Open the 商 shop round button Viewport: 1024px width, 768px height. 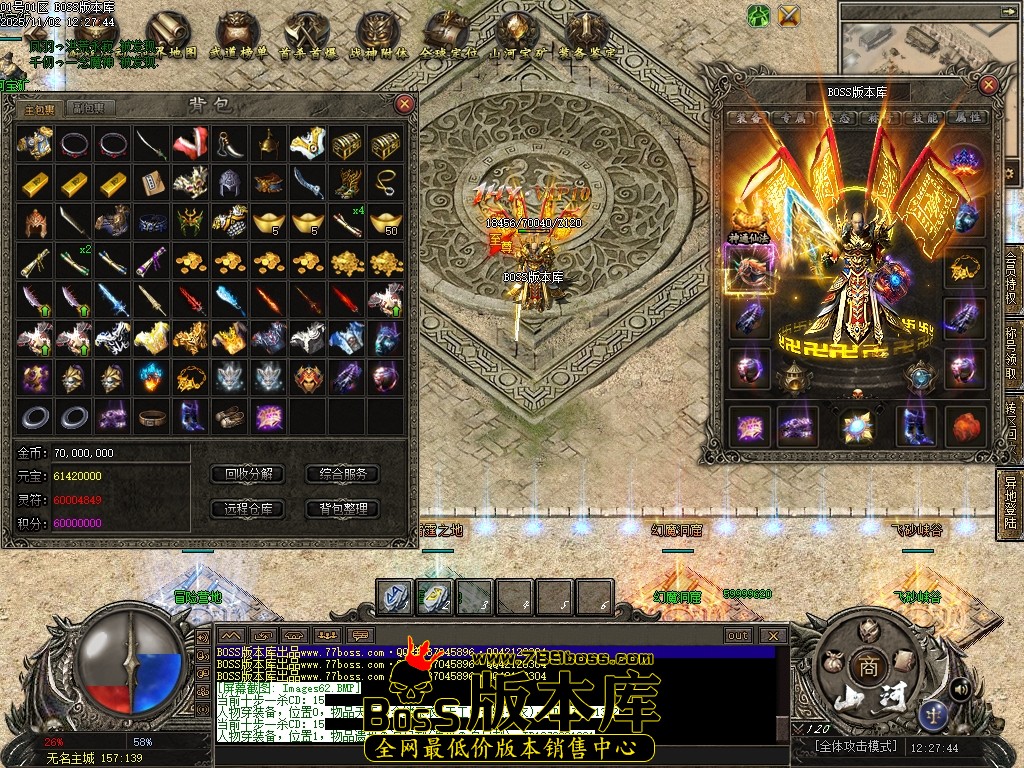864,665
